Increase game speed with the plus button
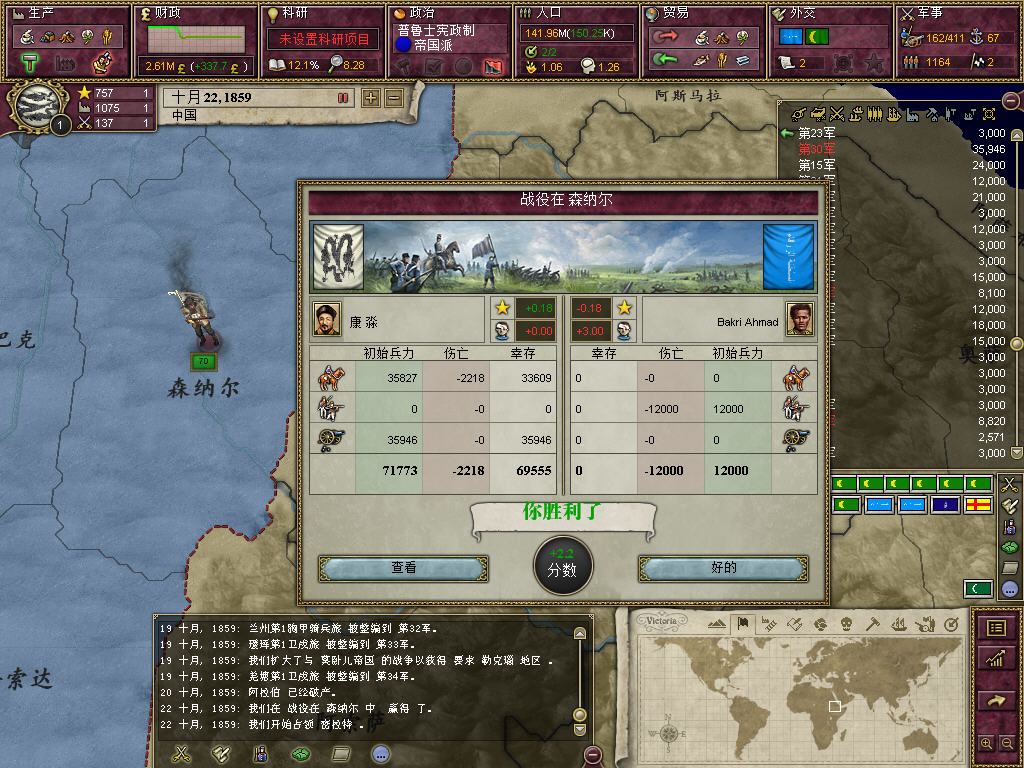Image resolution: width=1024 pixels, height=768 pixels. [371, 98]
